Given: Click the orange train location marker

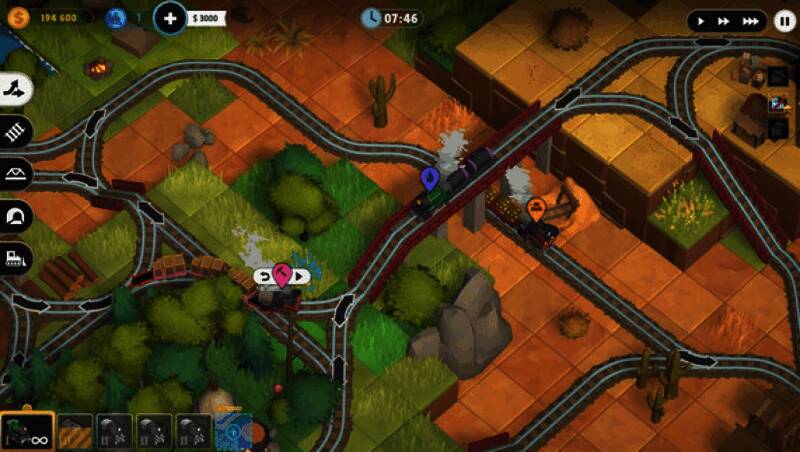Looking at the screenshot, I should (x=536, y=208).
